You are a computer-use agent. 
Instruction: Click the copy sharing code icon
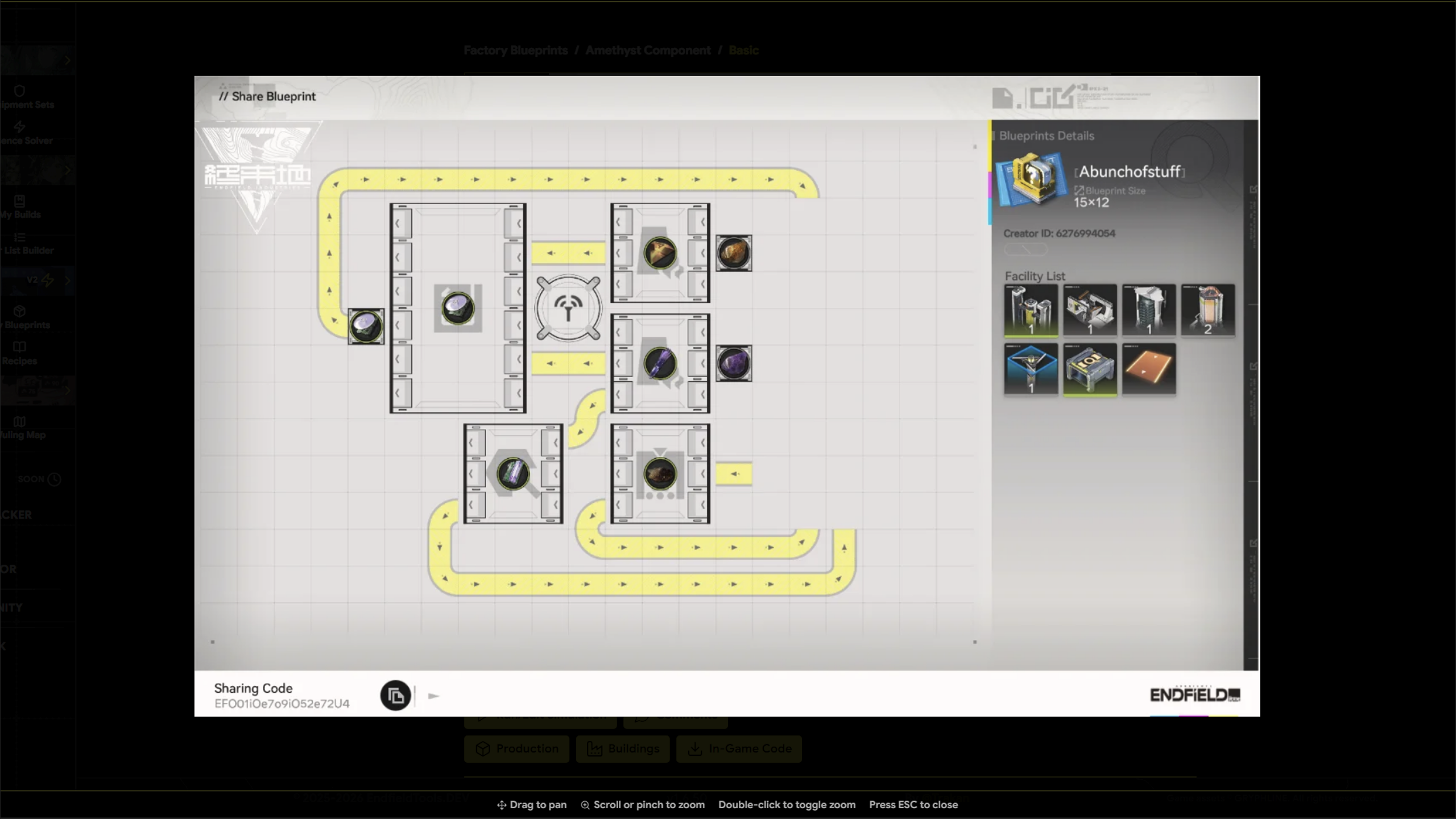tap(396, 695)
